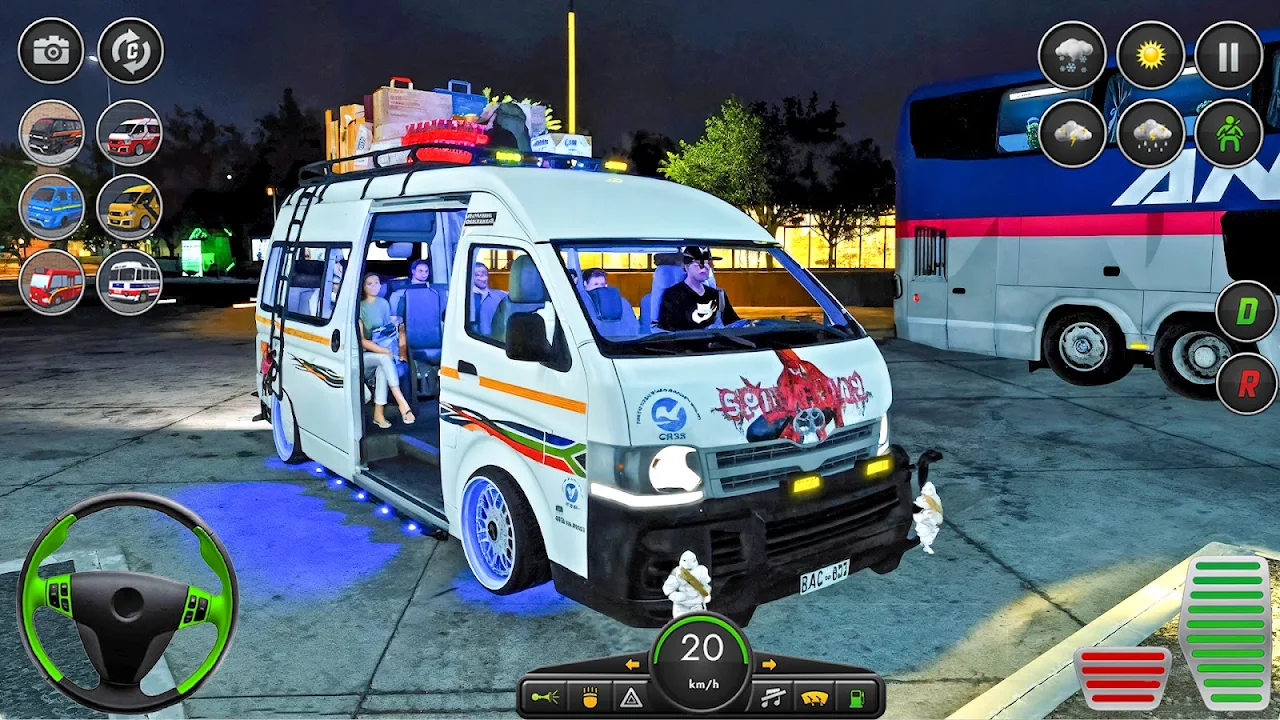Pause the game
The image size is (1280, 720).
pyautogui.click(x=1229, y=54)
